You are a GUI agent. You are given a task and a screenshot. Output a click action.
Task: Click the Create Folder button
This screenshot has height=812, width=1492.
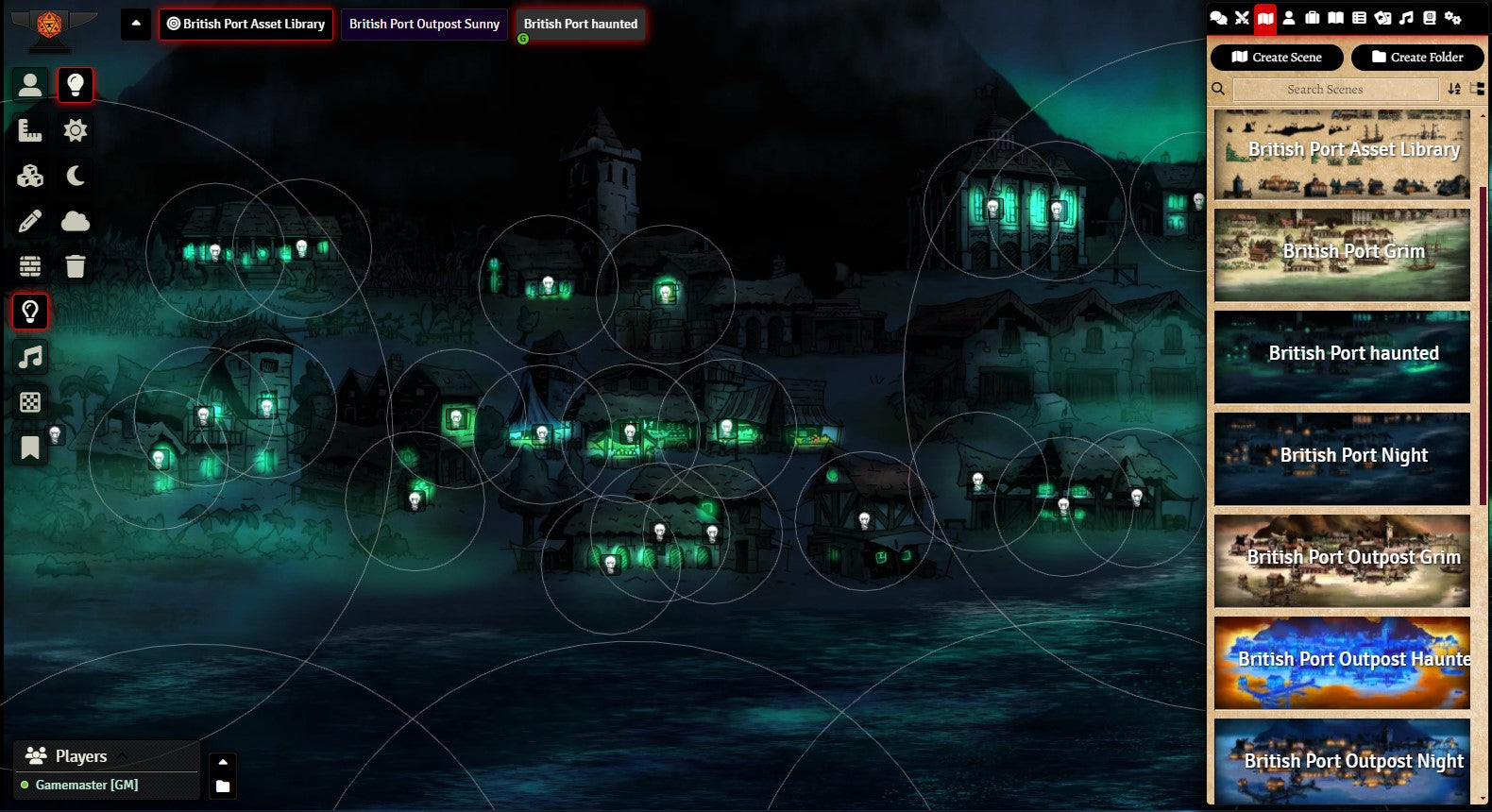pyautogui.click(x=1417, y=58)
